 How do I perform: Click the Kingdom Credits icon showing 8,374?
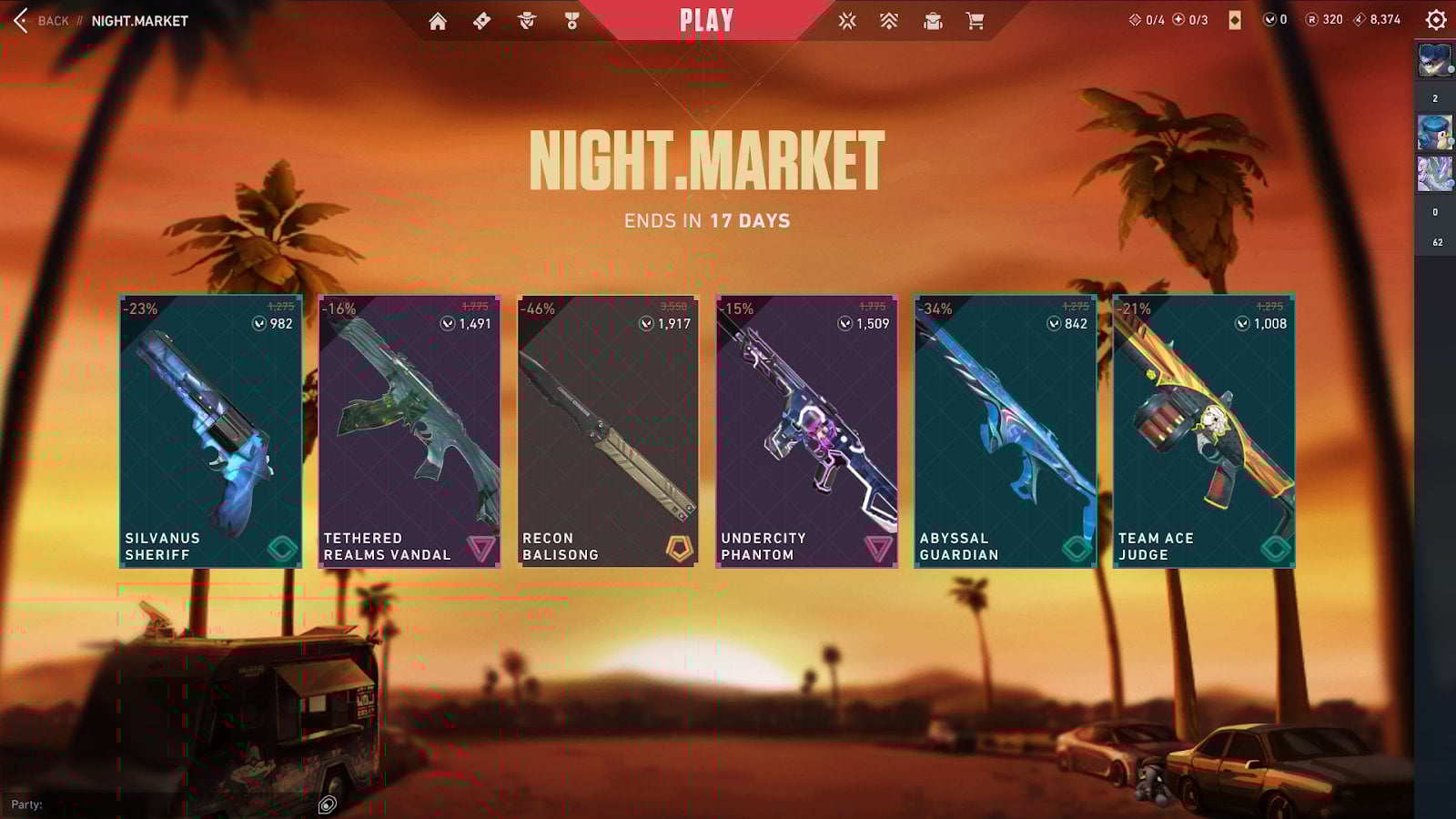pyautogui.click(x=1358, y=19)
